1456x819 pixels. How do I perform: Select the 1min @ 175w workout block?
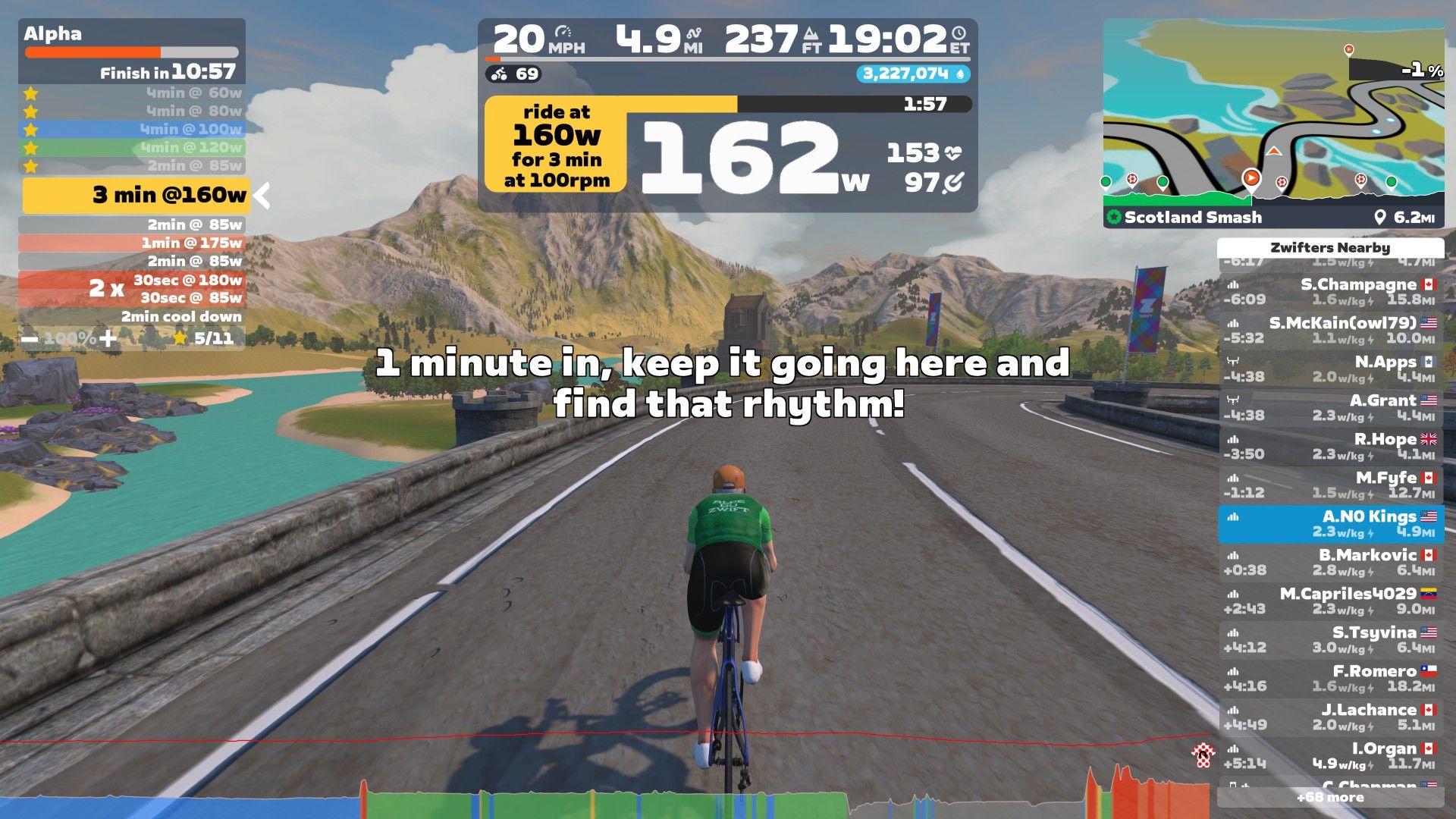pyautogui.click(x=132, y=243)
